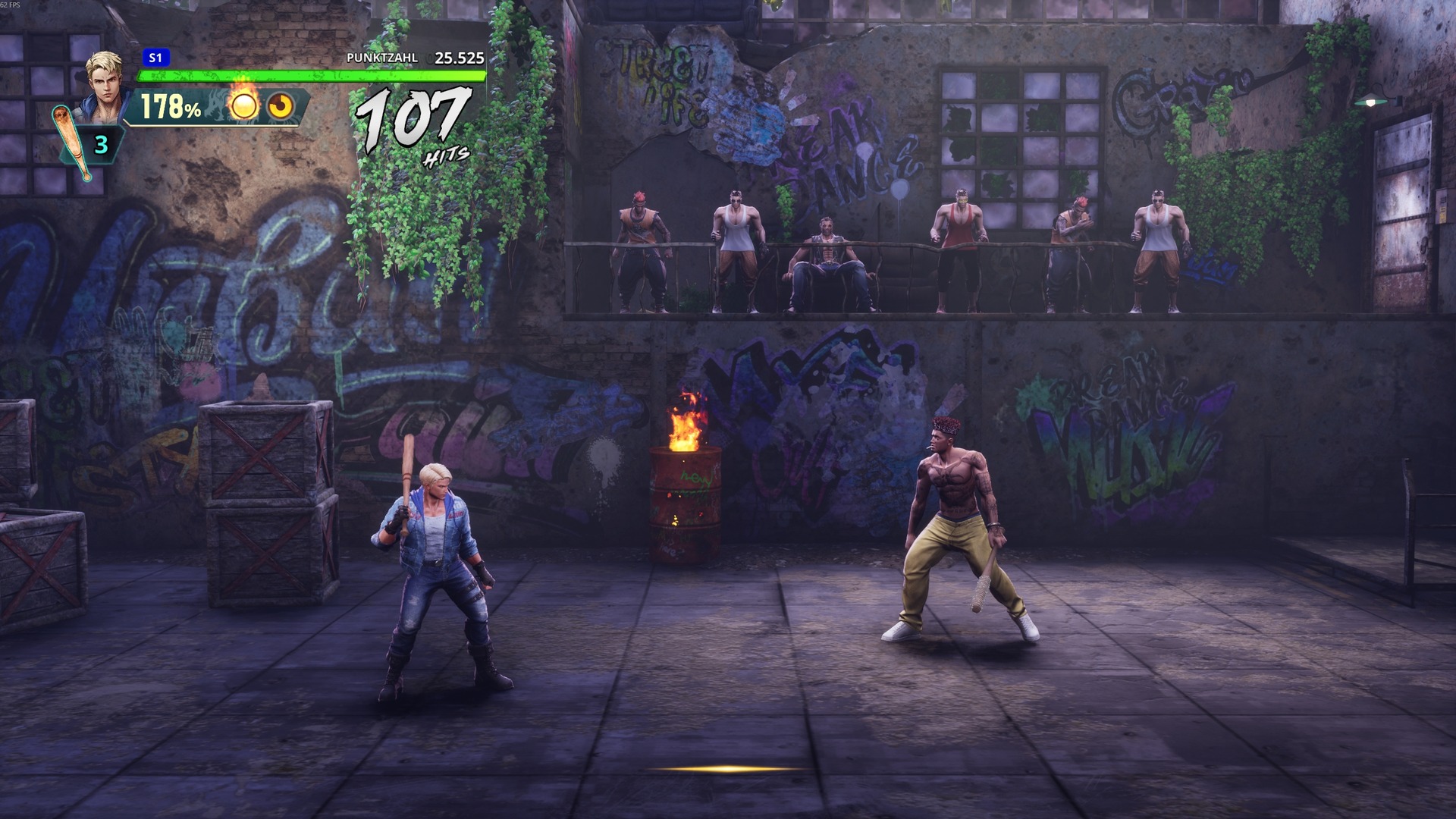
Task: Click the partially filled special charge orb
Action: 281,107
